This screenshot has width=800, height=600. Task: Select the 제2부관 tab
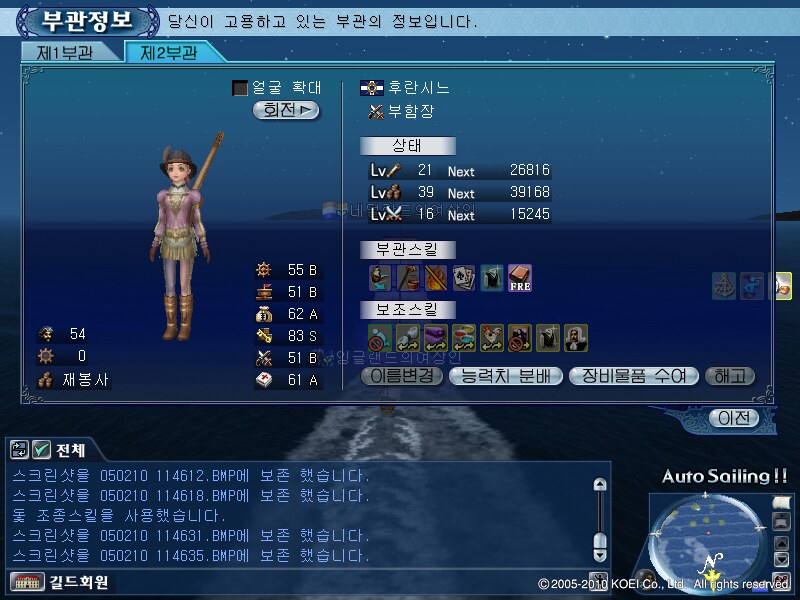(166, 52)
